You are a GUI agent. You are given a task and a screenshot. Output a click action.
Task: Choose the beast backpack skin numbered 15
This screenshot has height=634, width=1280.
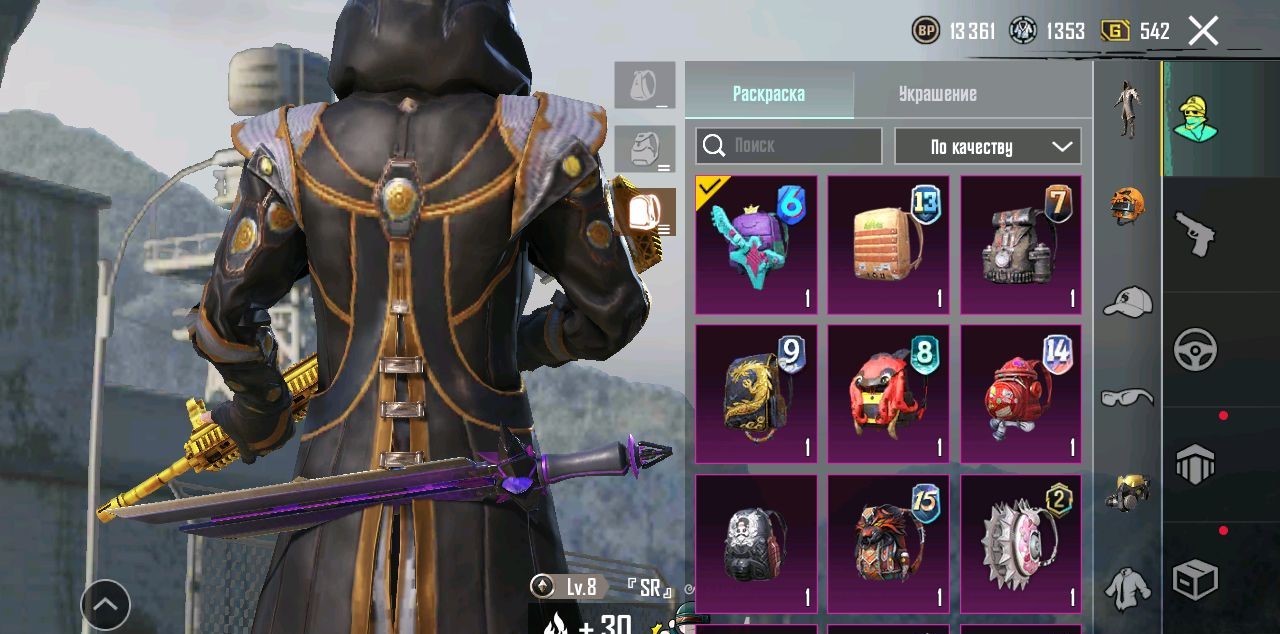(888, 544)
